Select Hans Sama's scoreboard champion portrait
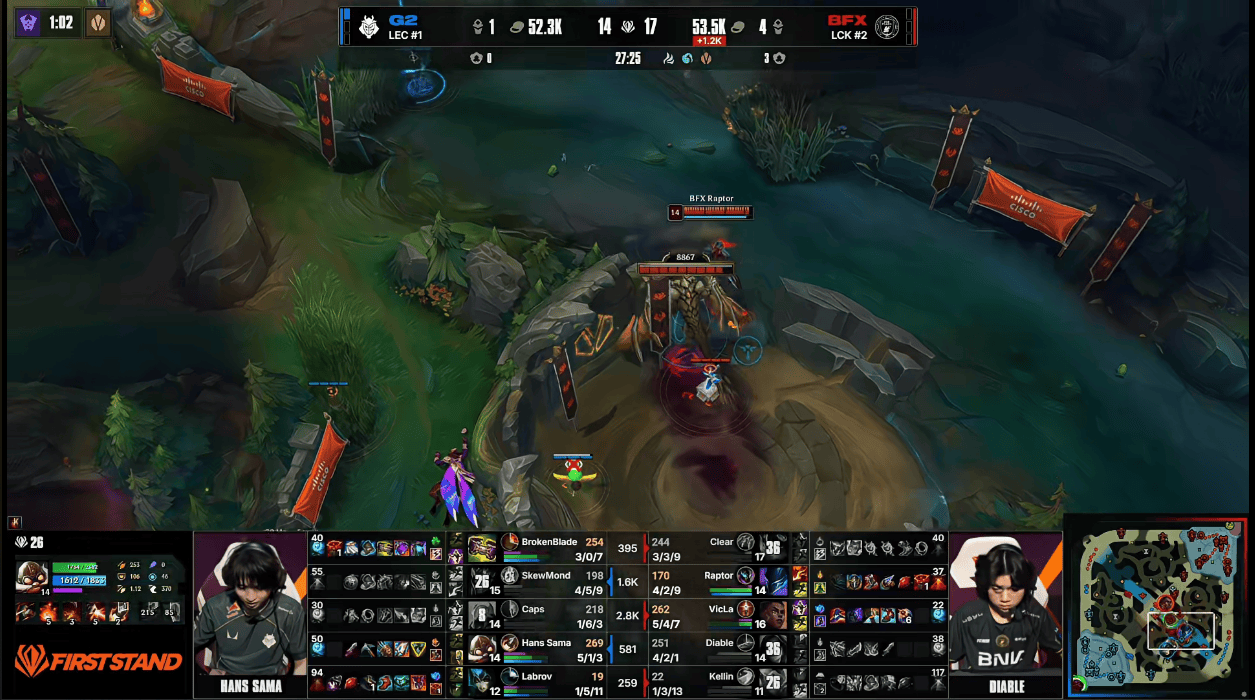Image resolution: width=1255 pixels, height=700 pixels. click(x=482, y=647)
